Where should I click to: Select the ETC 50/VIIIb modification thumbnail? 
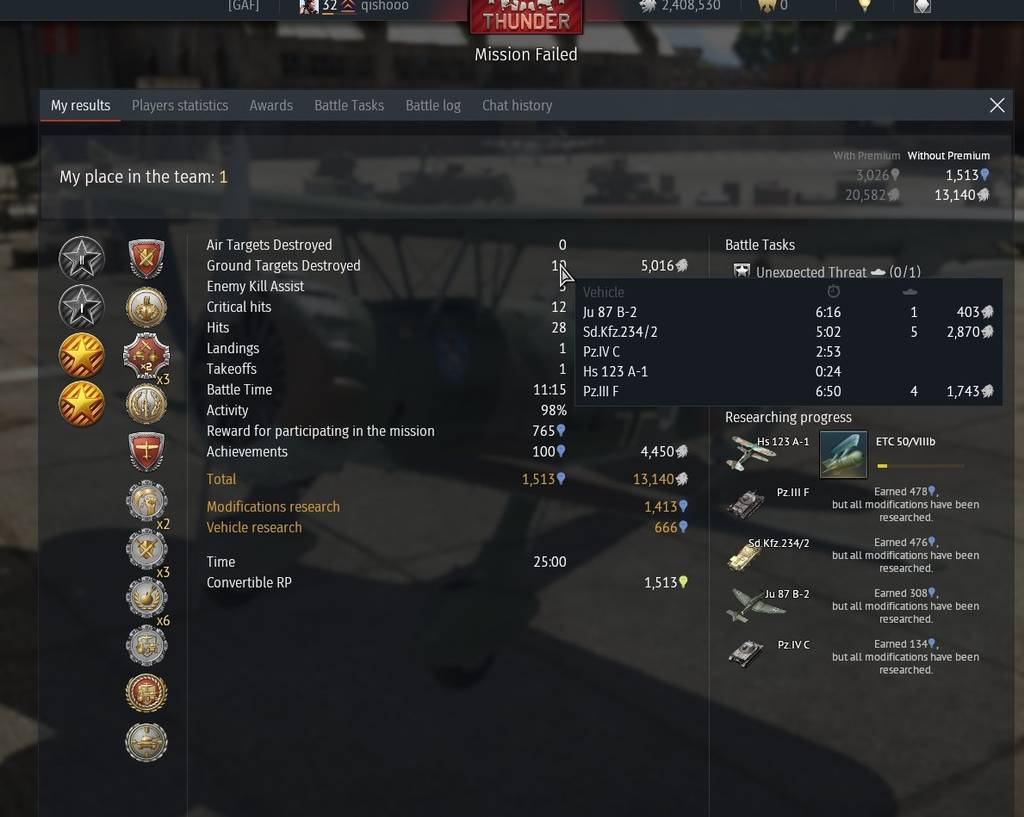pos(843,454)
